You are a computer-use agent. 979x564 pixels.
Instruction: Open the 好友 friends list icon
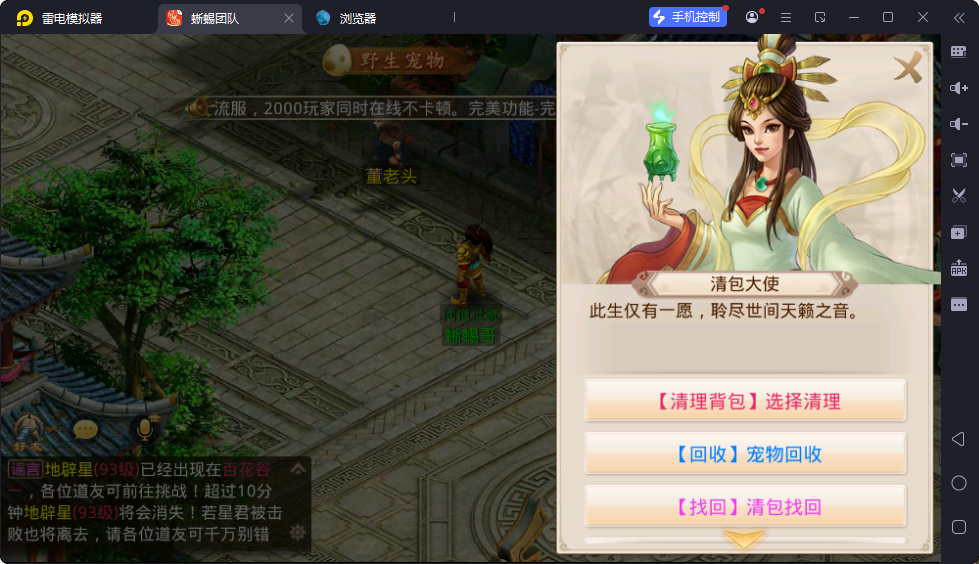pos(26,430)
